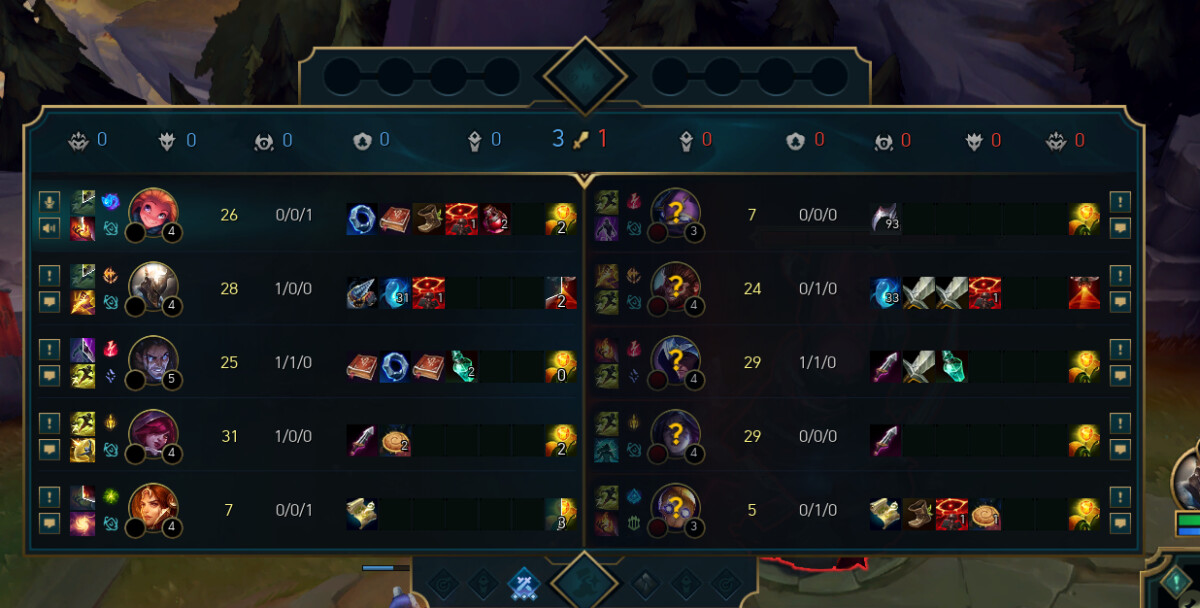Select the Boots item on the 5 CS enemy row
Screen dimensions: 1200x608
coord(919,514)
